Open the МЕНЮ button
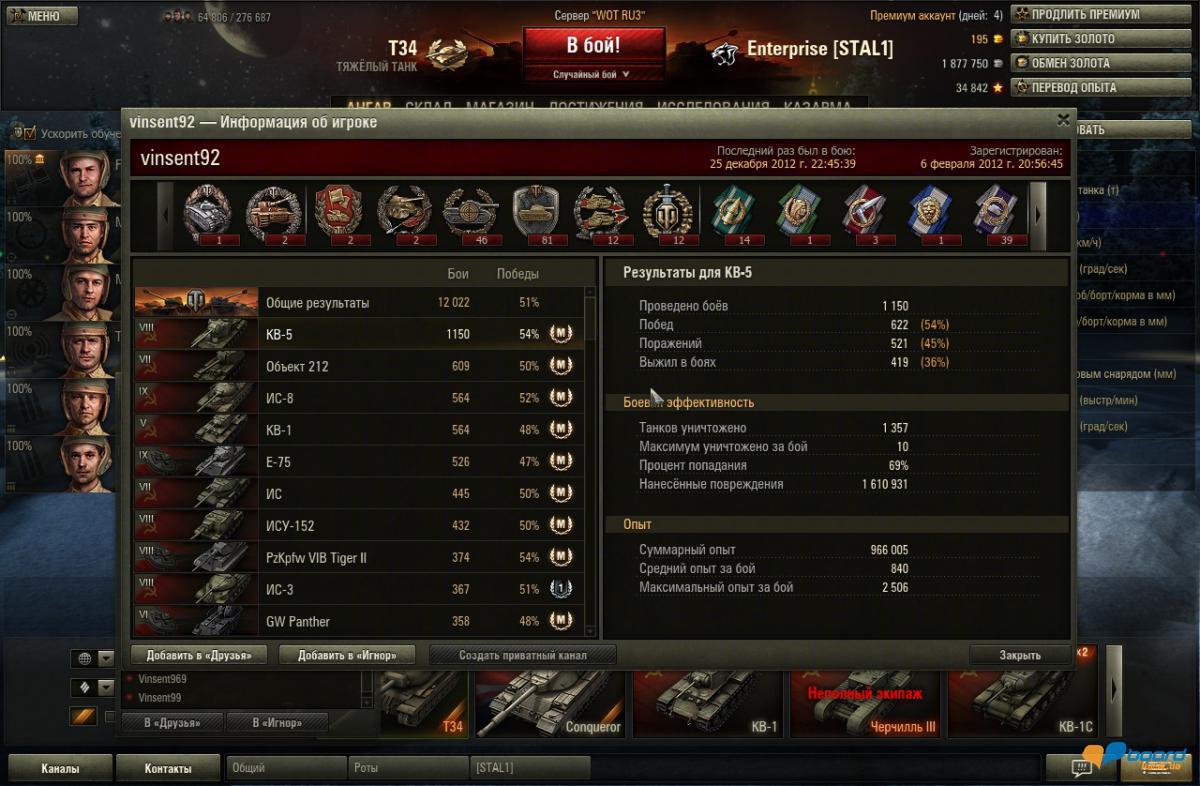Image resolution: width=1200 pixels, height=786 pixels. (40, 16)
